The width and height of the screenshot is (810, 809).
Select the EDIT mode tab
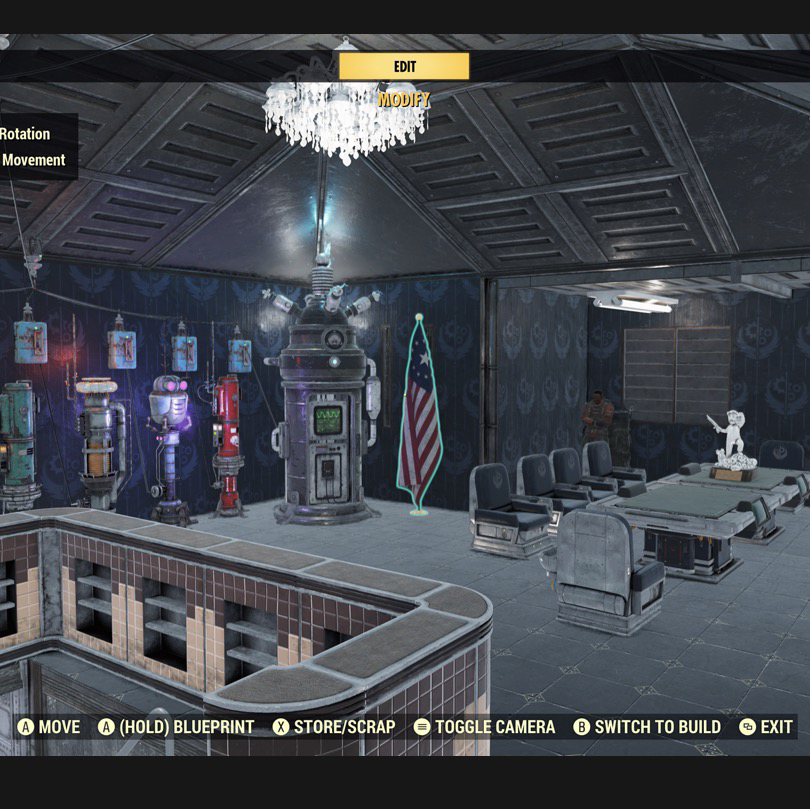(404, 66)
